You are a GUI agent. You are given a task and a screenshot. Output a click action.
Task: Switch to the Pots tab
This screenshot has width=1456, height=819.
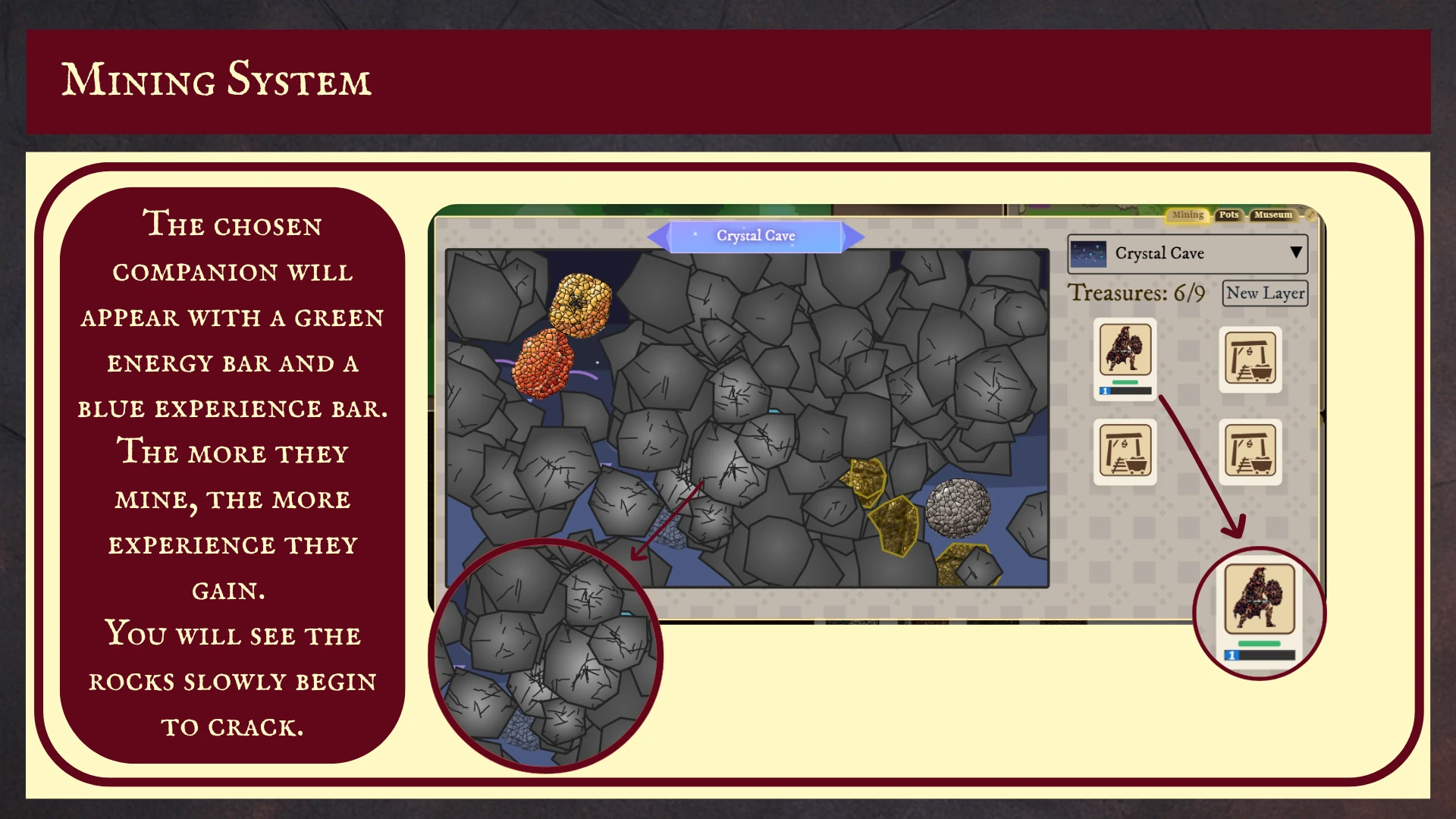coord(1228,215)
